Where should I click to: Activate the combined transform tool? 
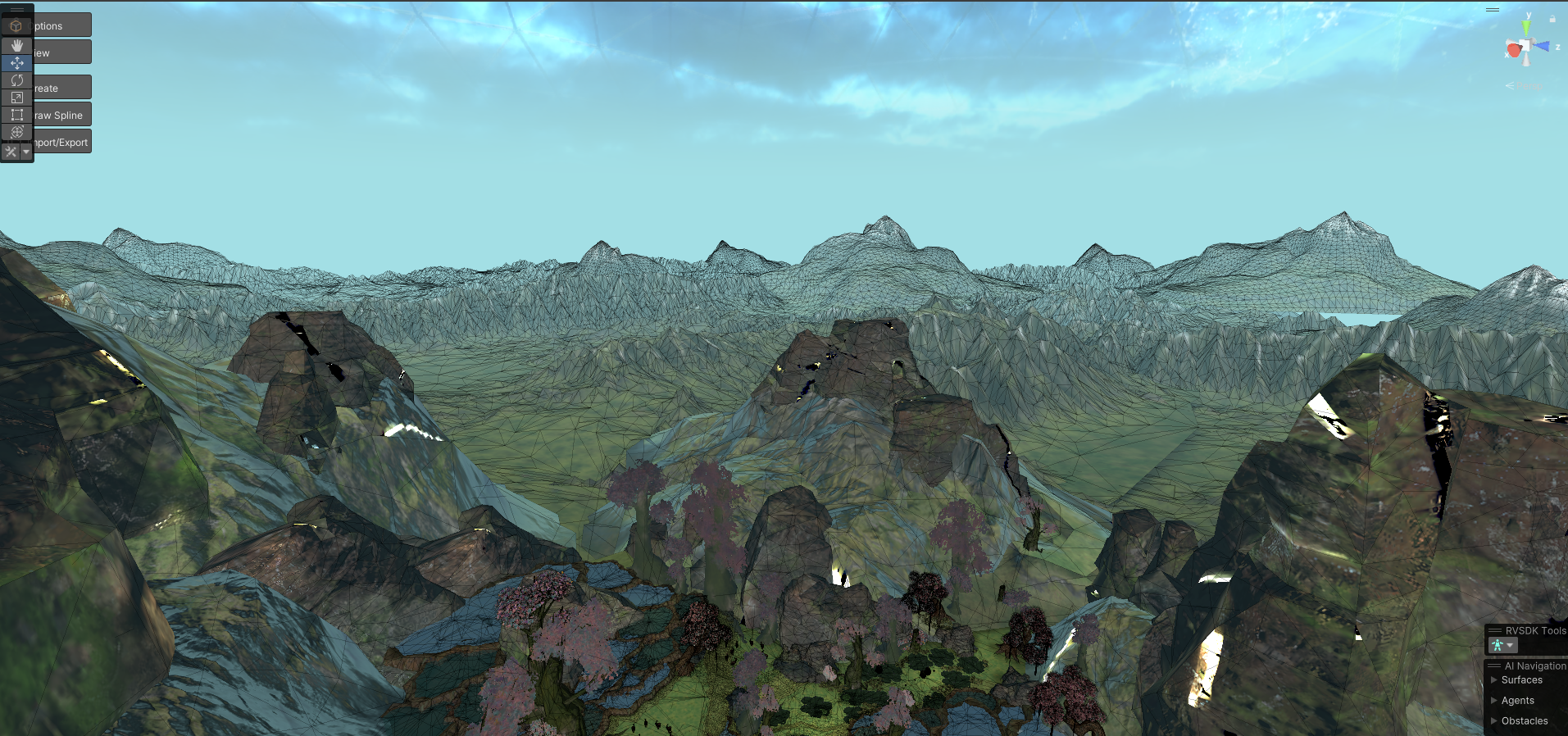tap(16, 132)
